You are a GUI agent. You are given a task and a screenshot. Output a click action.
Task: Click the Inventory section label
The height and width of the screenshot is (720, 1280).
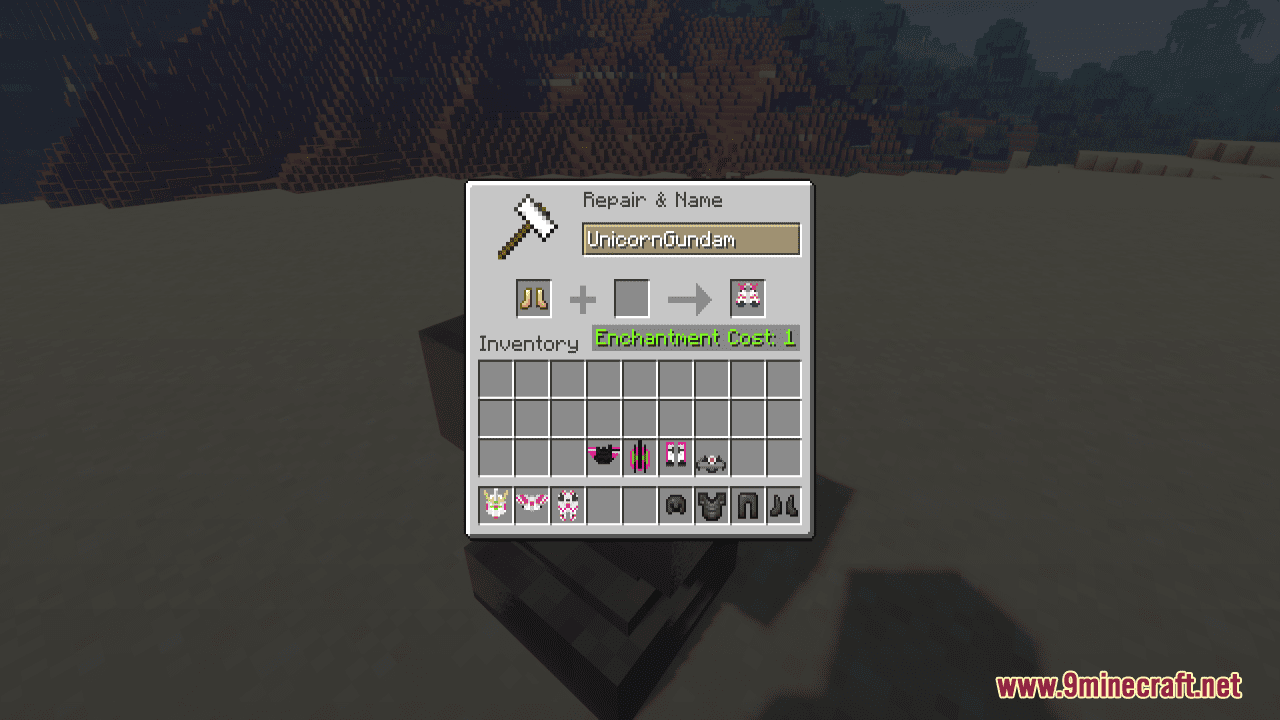[x=529, y=344]
